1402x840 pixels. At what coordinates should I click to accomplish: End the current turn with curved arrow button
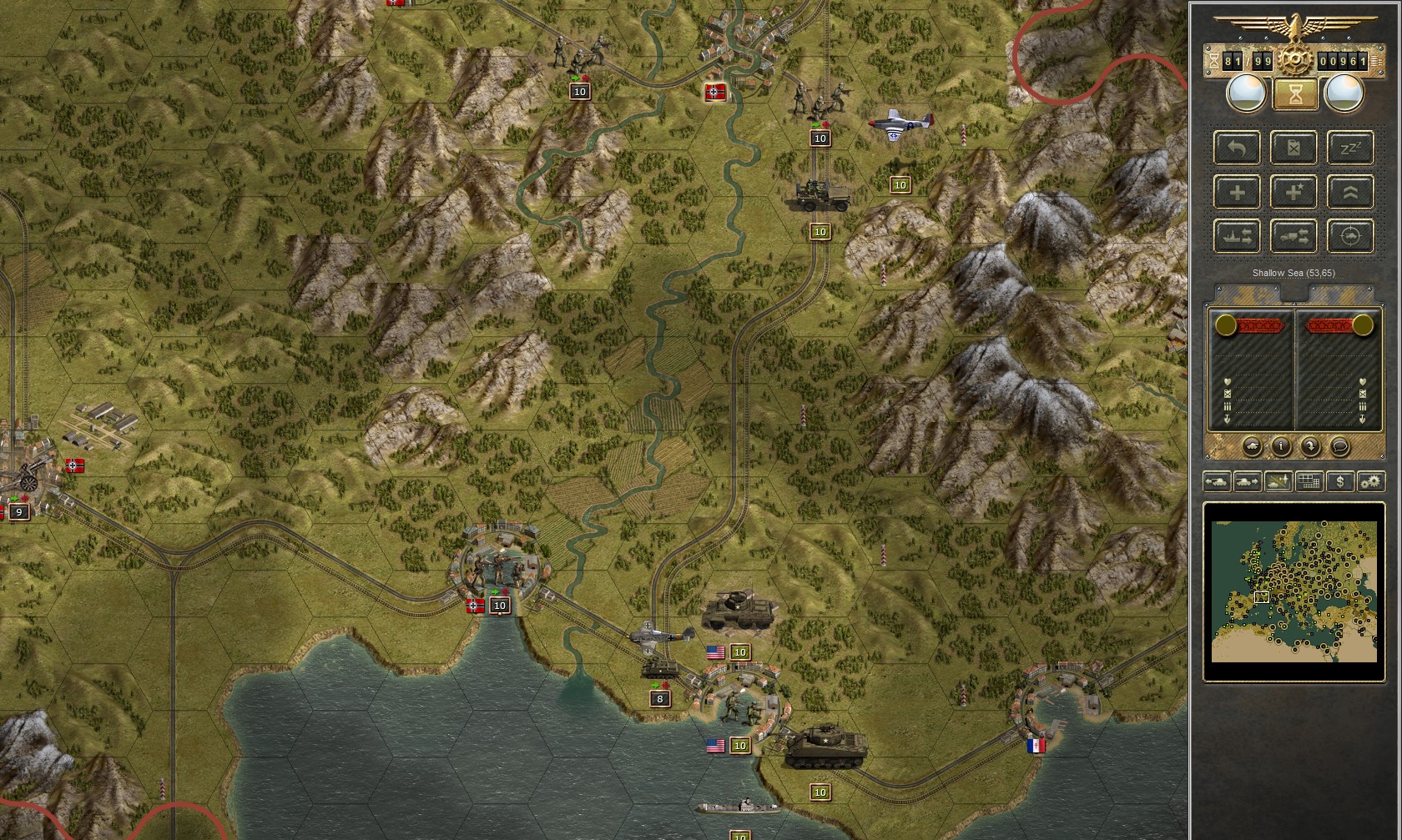click(1311, 447)
